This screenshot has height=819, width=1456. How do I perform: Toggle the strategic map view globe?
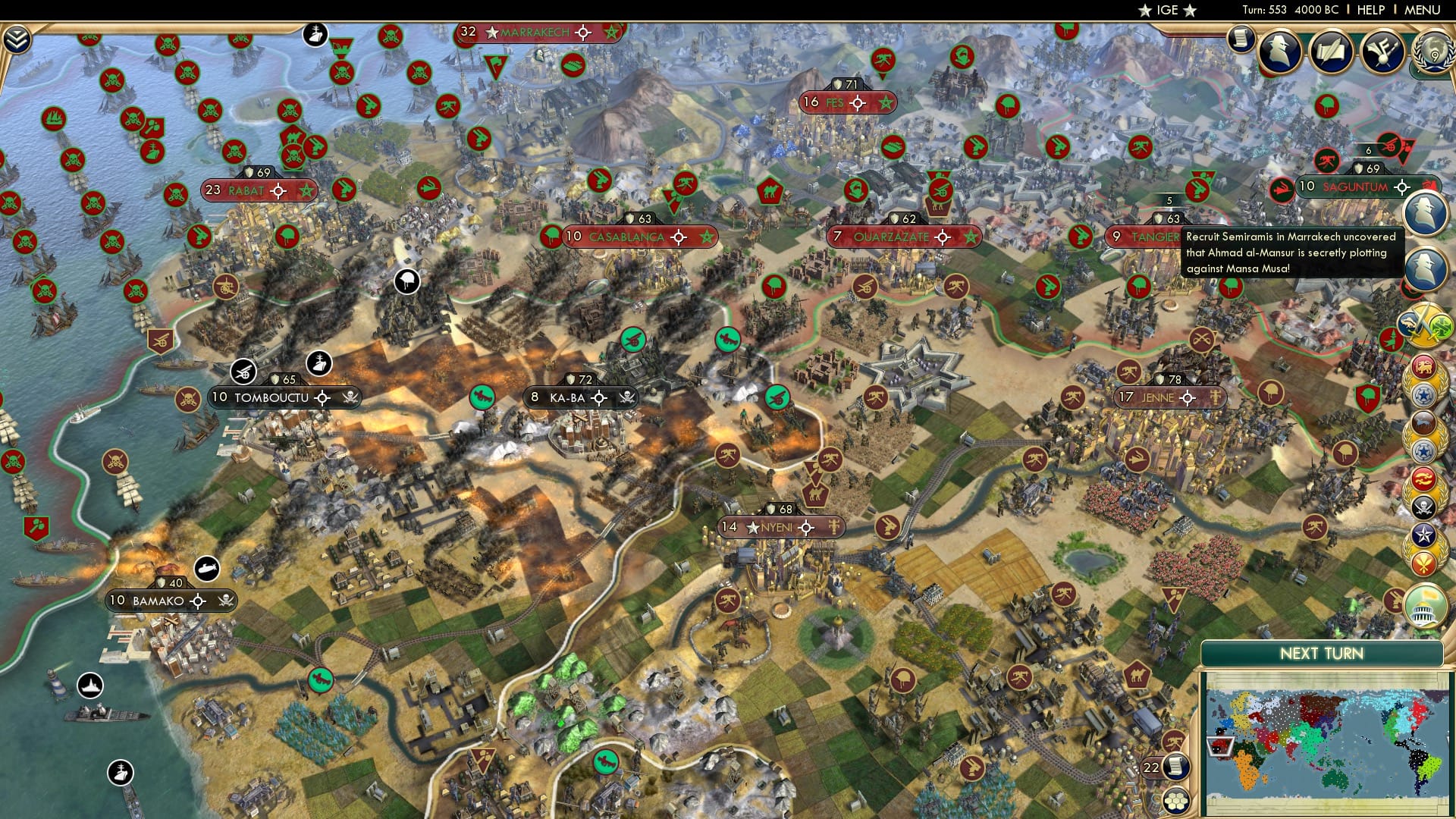pos(1176,800)
